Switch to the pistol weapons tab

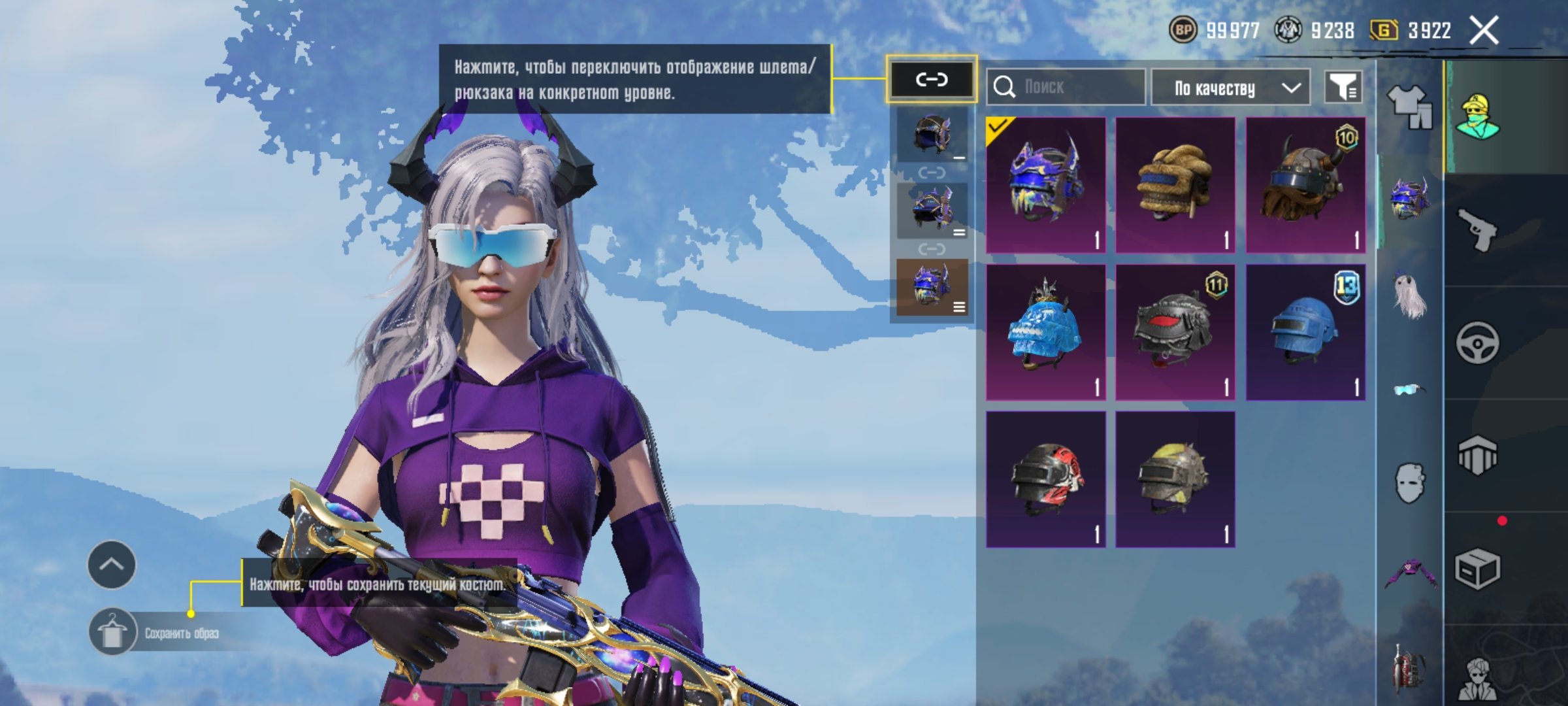click(1478, 229)
